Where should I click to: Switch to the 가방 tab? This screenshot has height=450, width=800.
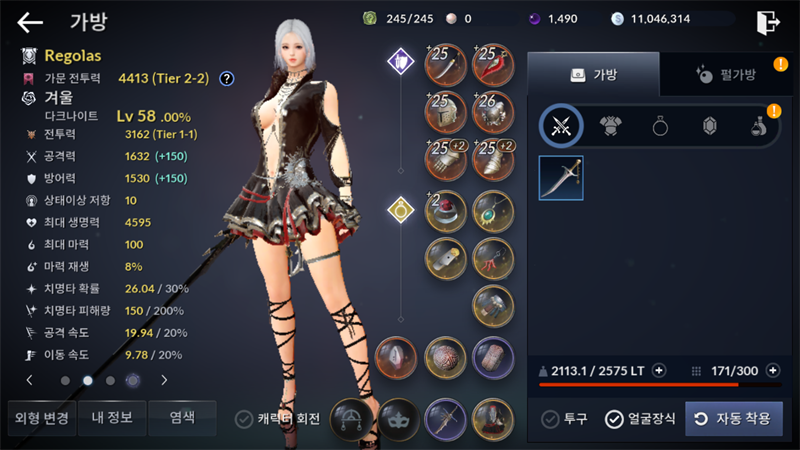tap(593, 74)
